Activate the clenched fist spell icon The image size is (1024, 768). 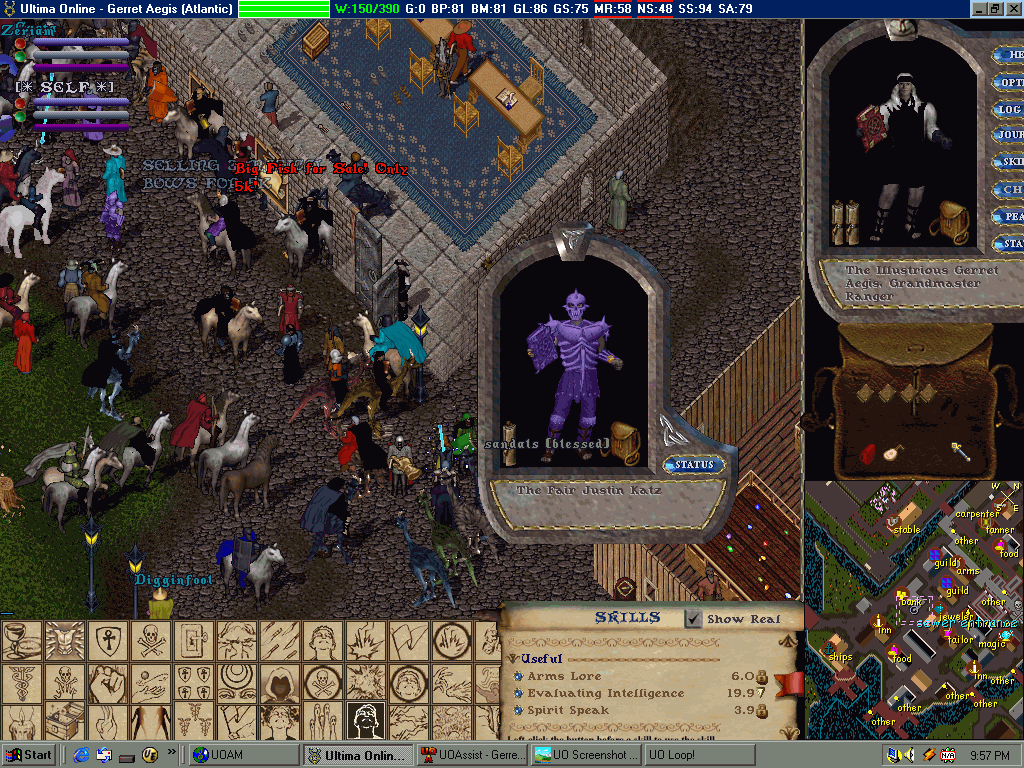(105, 684)
